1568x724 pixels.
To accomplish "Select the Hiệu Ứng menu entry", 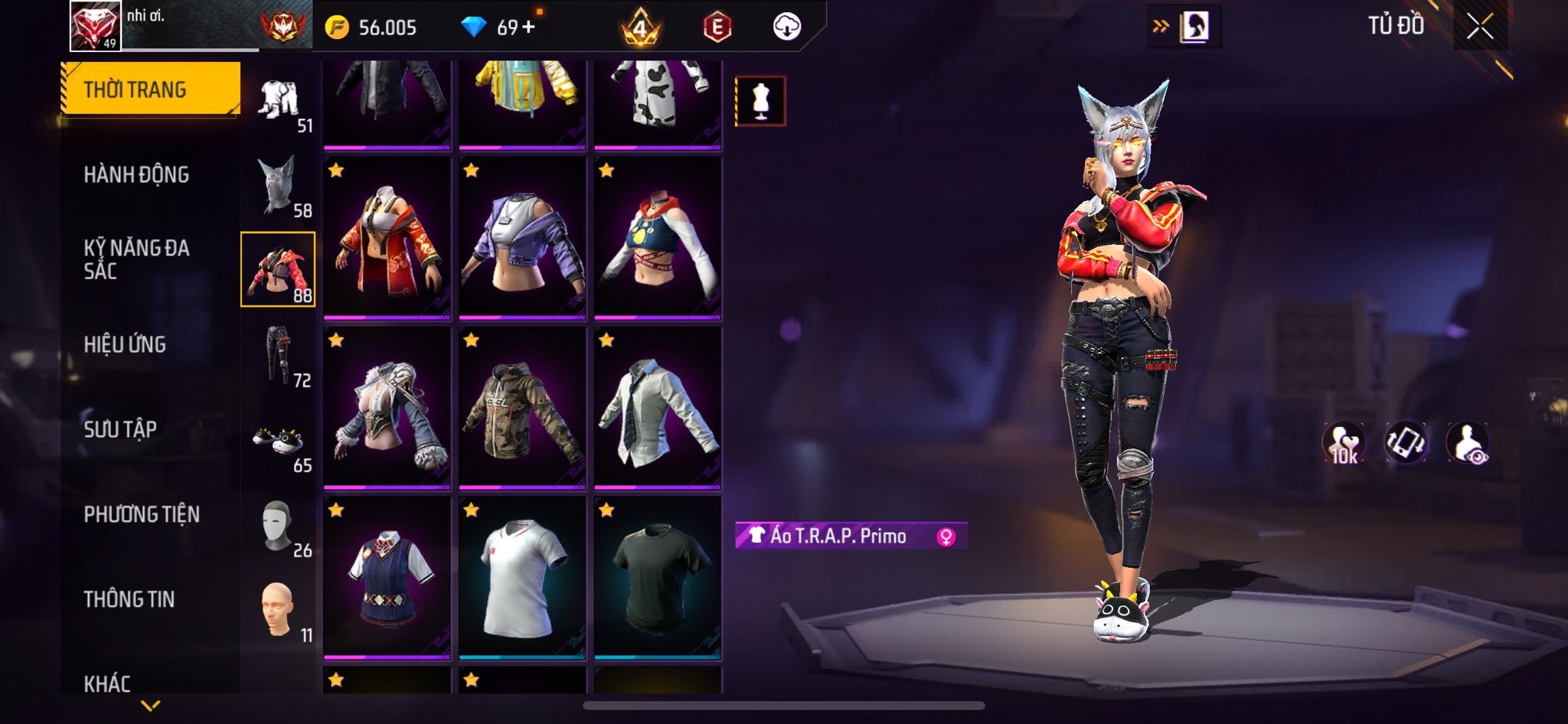I will tap(125, 344).
